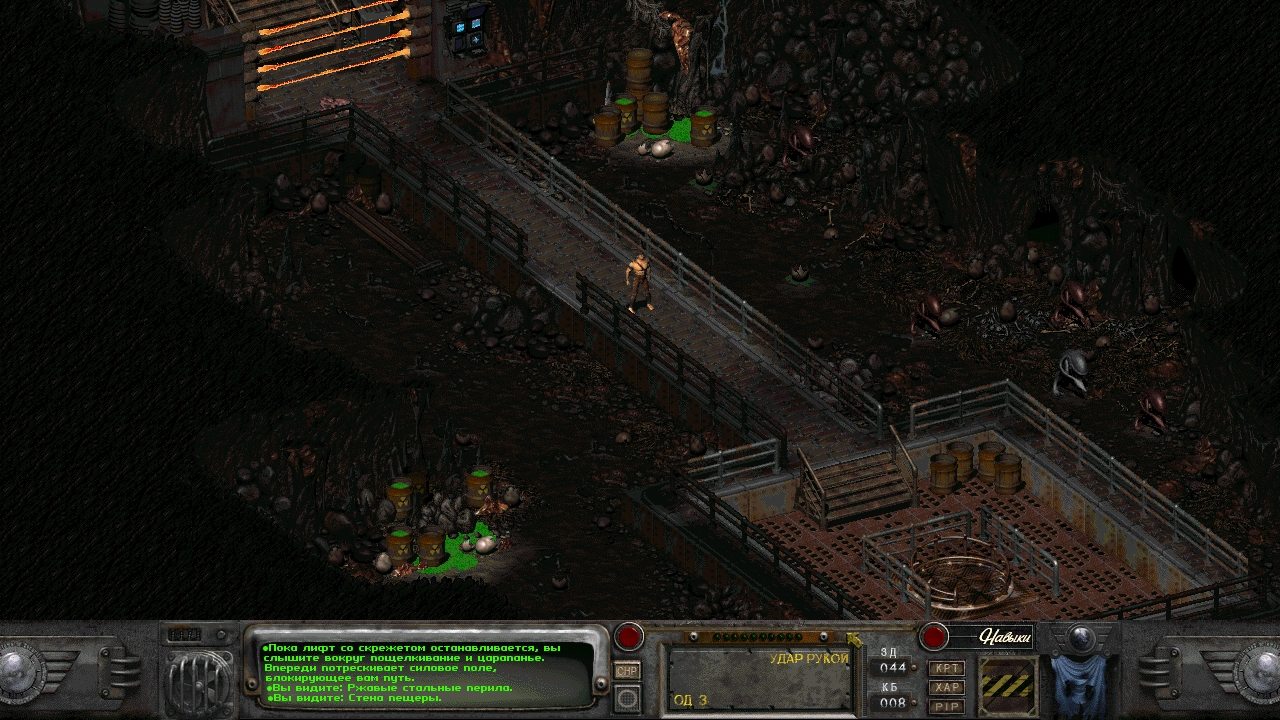Open the PIP-Boy with the PIP button
This screenshot has width=1280, height=720.
point(946,706)
